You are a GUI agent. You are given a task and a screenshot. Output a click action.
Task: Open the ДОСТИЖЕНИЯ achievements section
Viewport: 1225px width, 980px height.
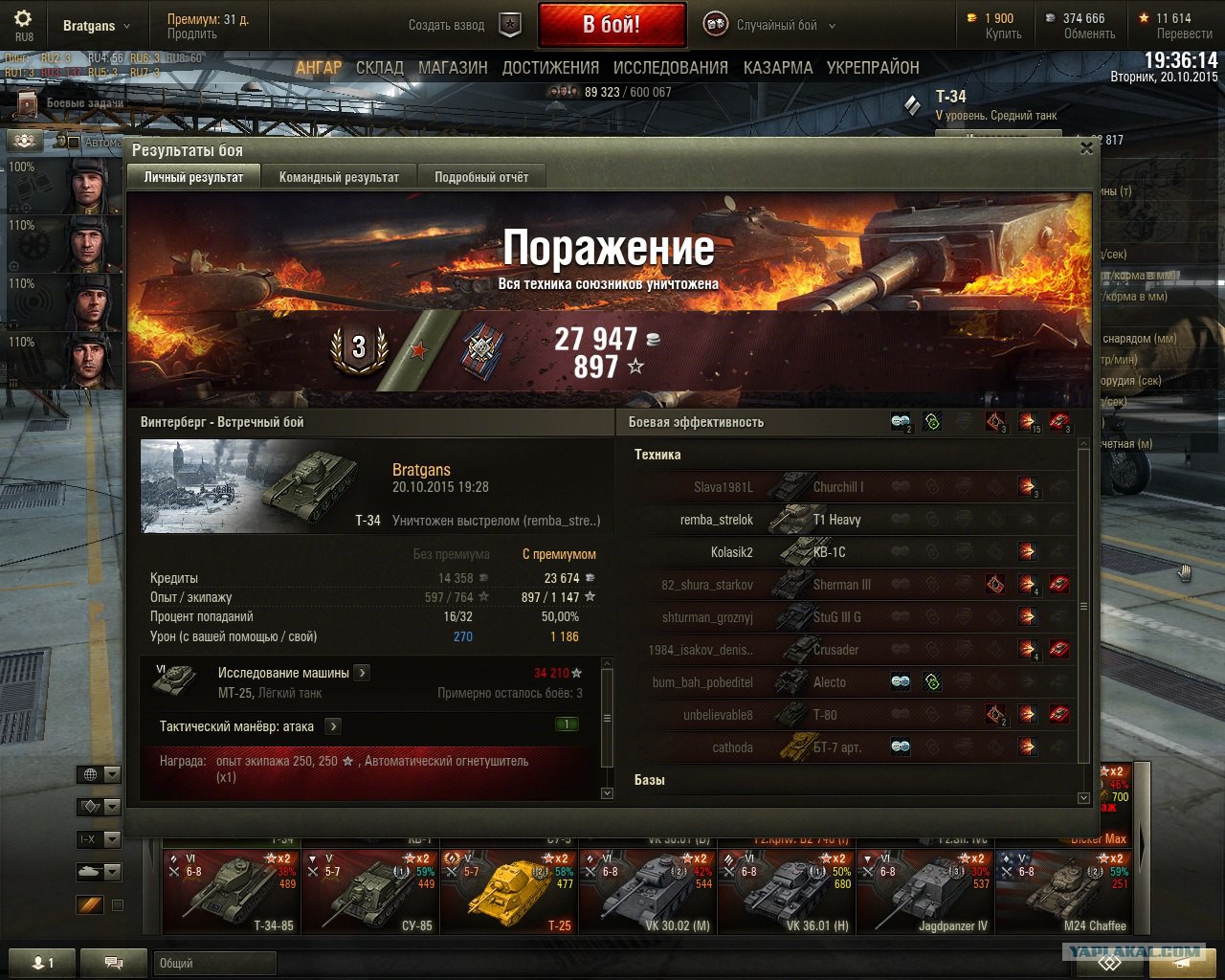(x=550, y=68)
